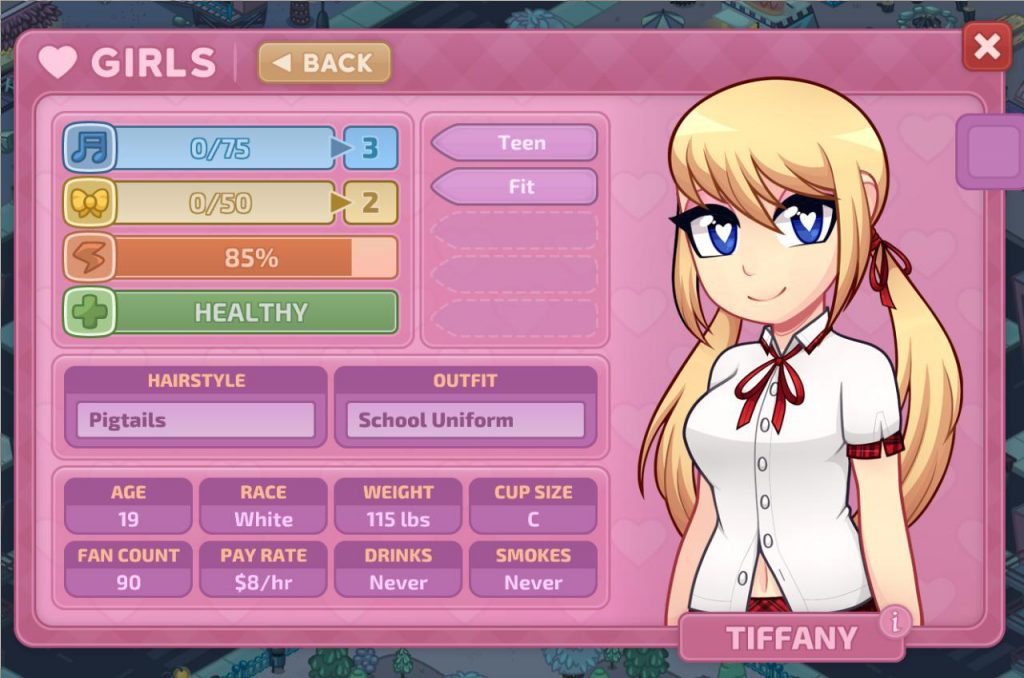Click the lightning bolt energy icon

(90, 258)
